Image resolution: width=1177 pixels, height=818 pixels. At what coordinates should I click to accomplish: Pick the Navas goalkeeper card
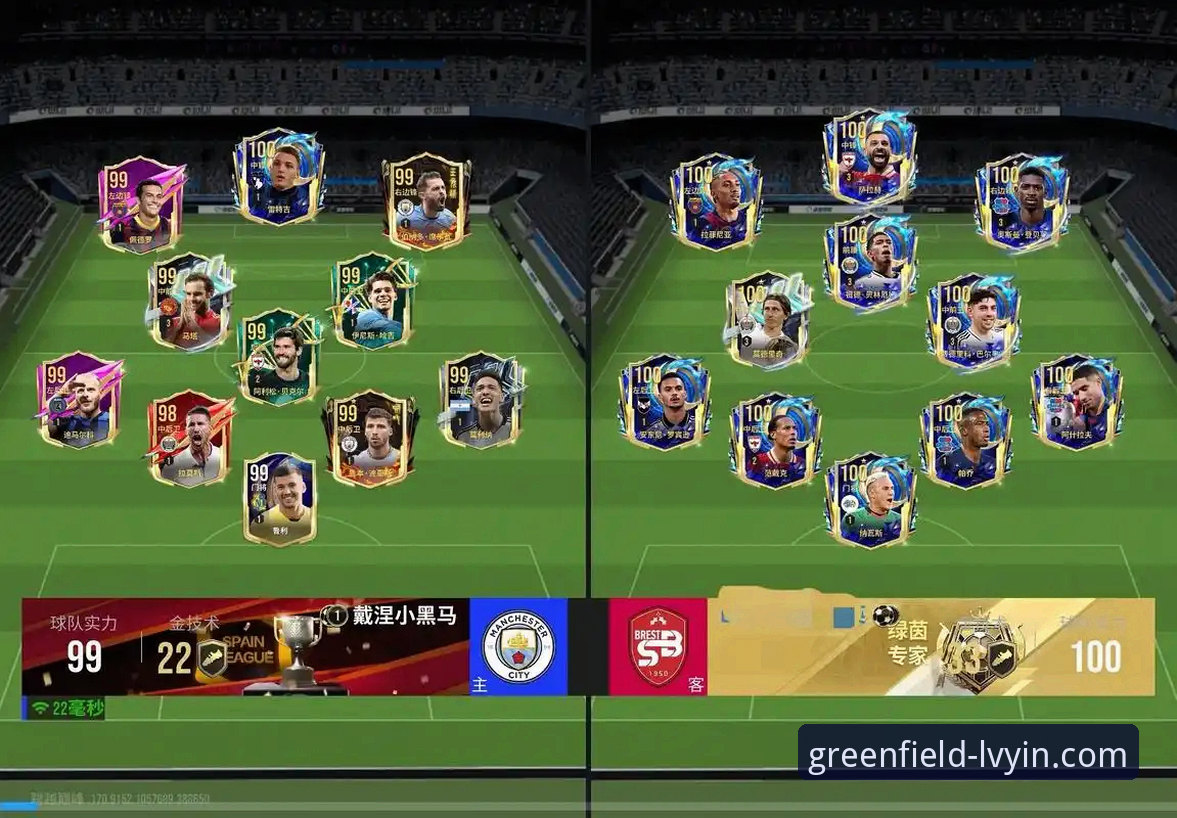869,499
